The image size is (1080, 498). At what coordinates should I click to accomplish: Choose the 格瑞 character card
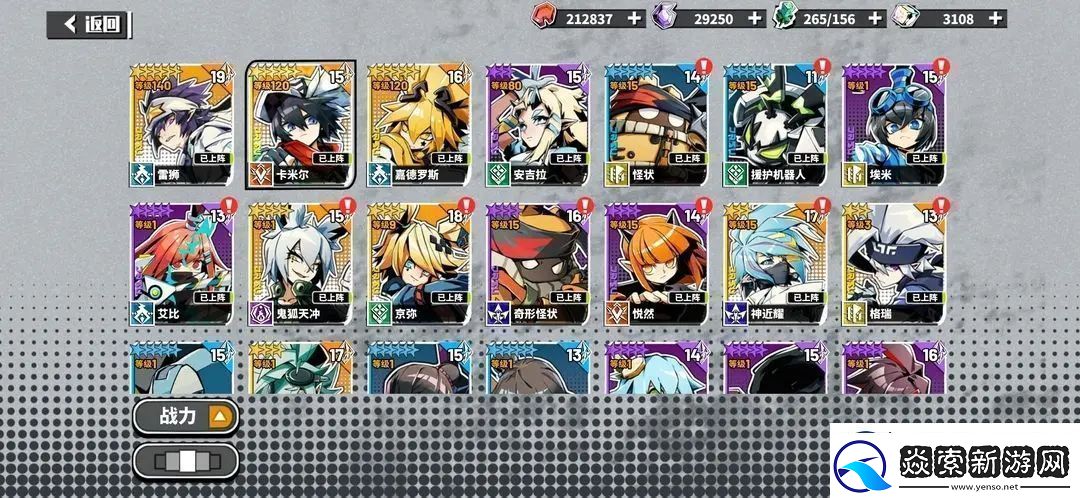click(893, 263)
